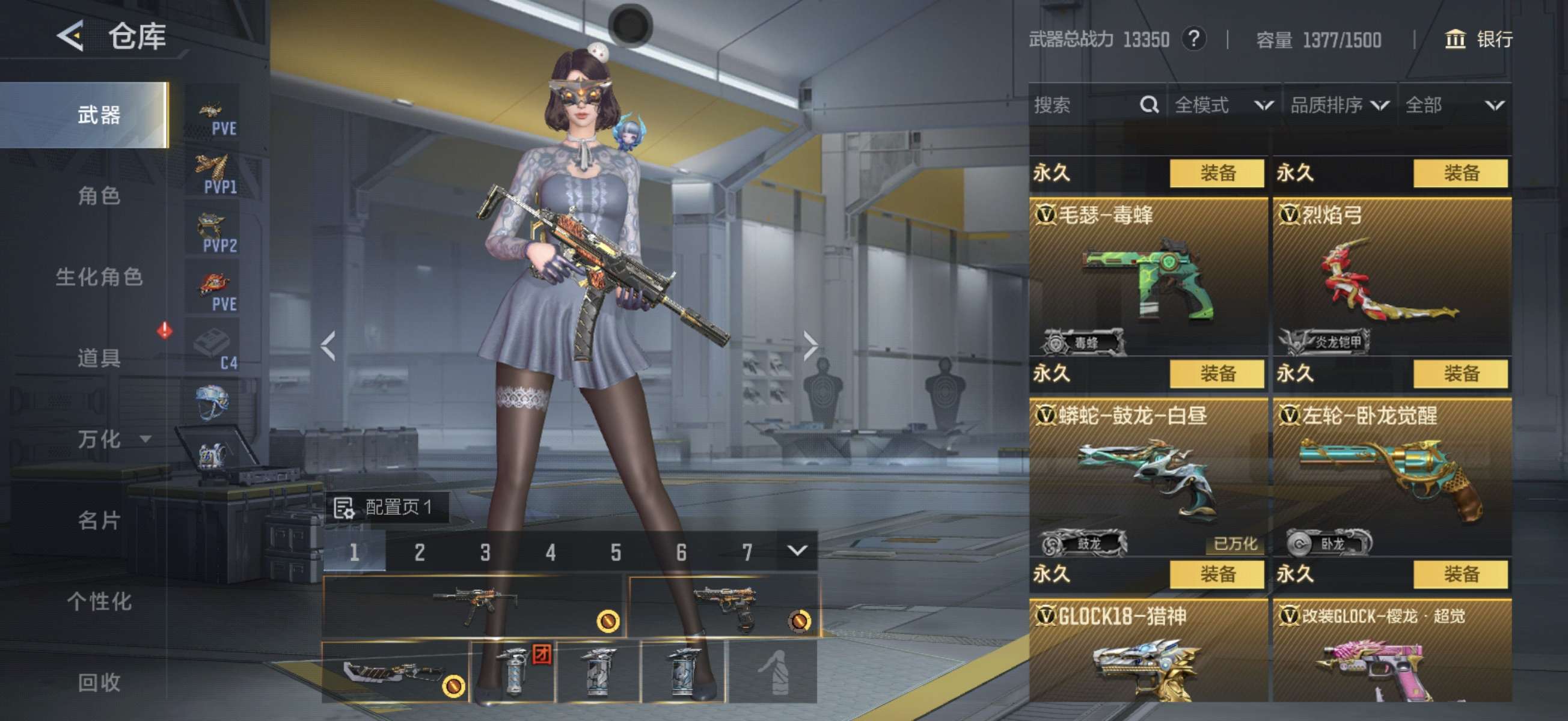
Task: Go back using the arrow beside 仓库
Action: [70, 36]
